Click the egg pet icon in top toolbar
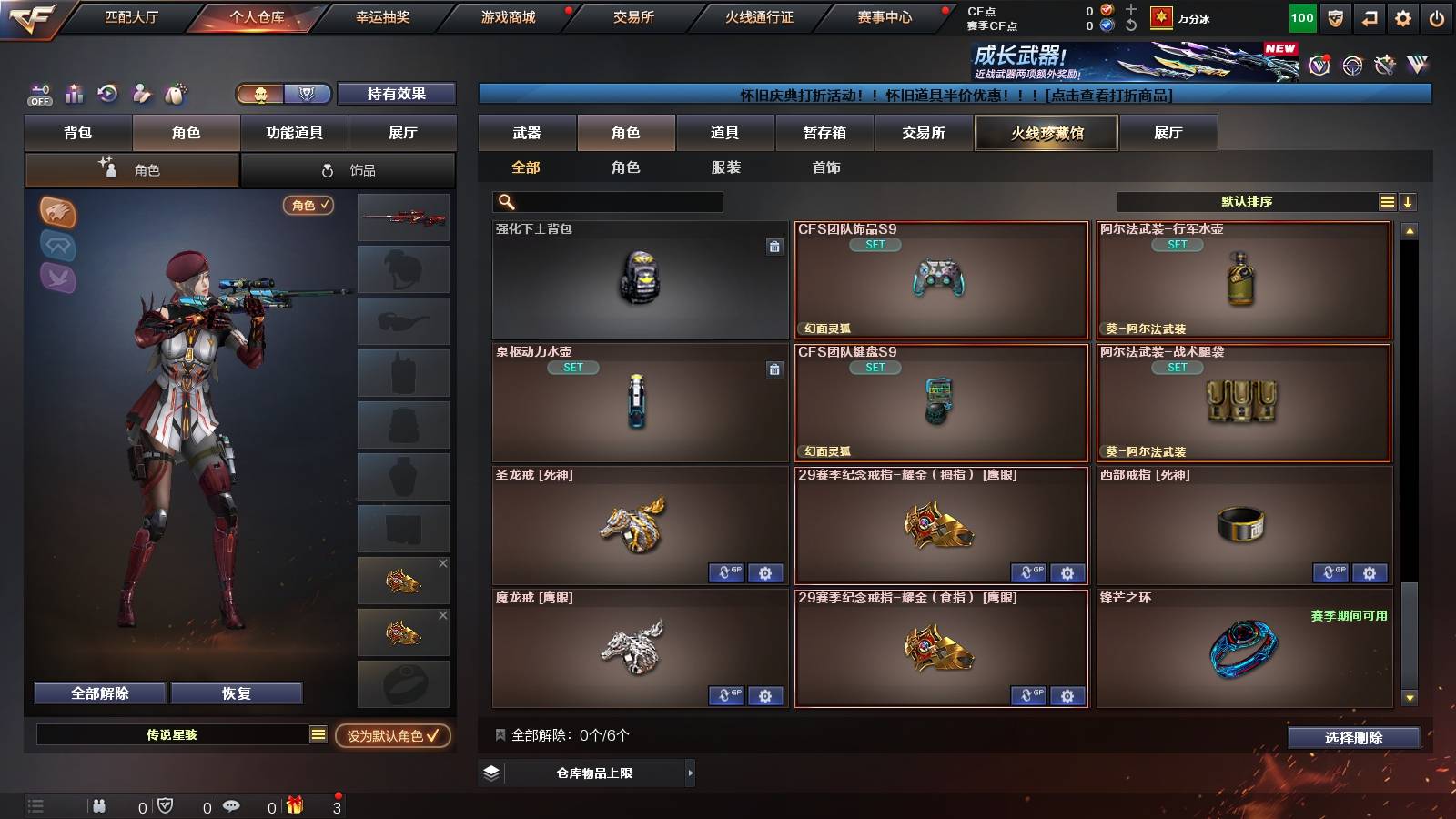Viewport: 1456px width, 819px height. (175, 93)
